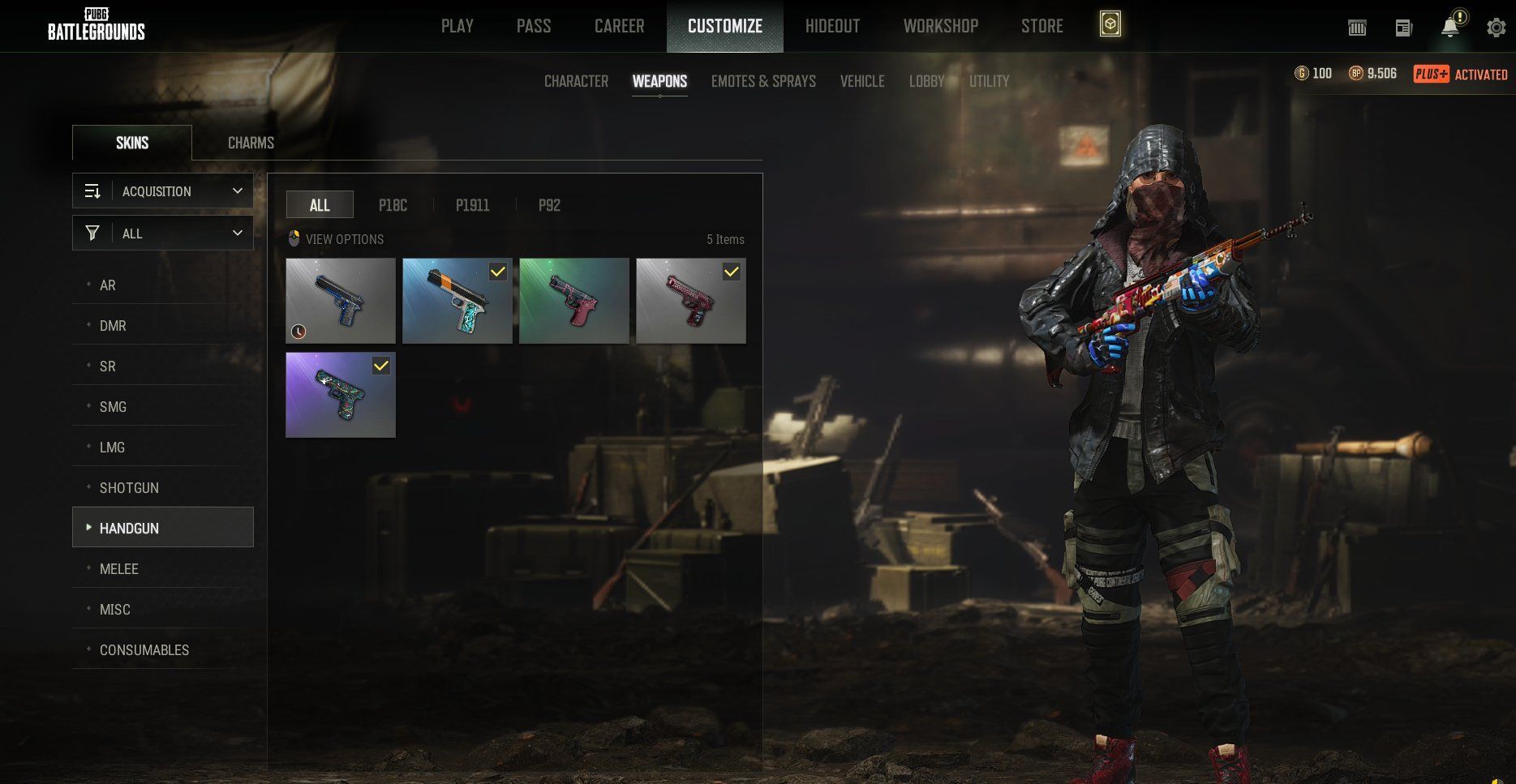Check the notification bell
Screen dimensions: 1516x784
1449,28
